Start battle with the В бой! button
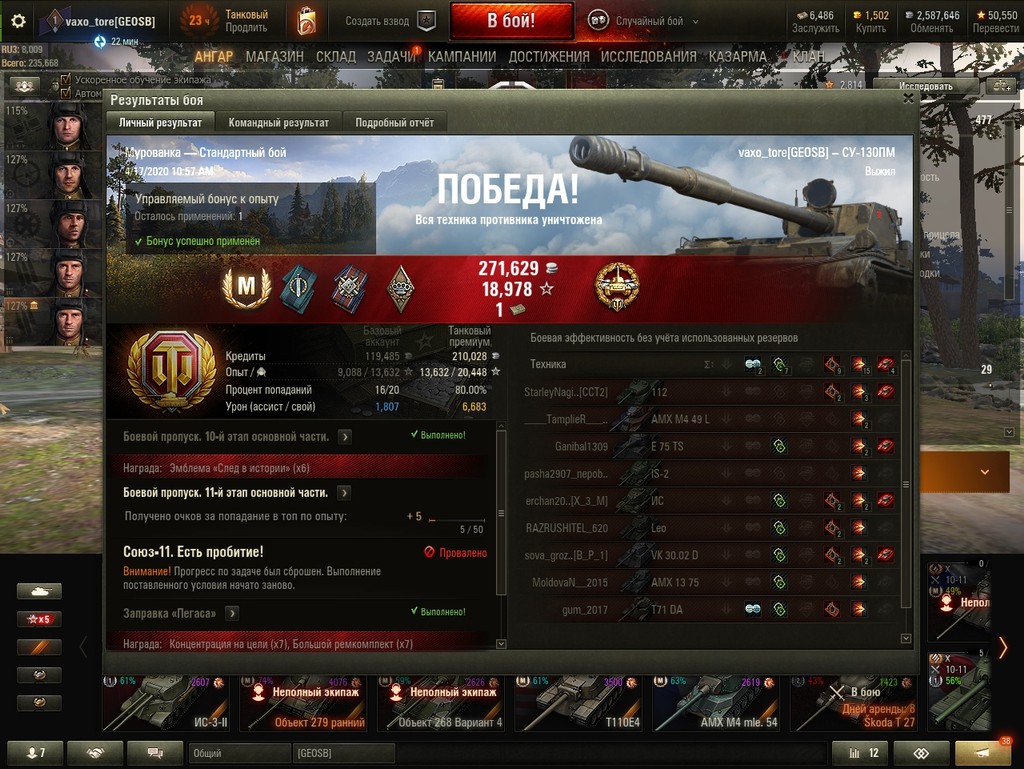The image size is (1024, 769). pyautogui.click(x=511, y=20)
